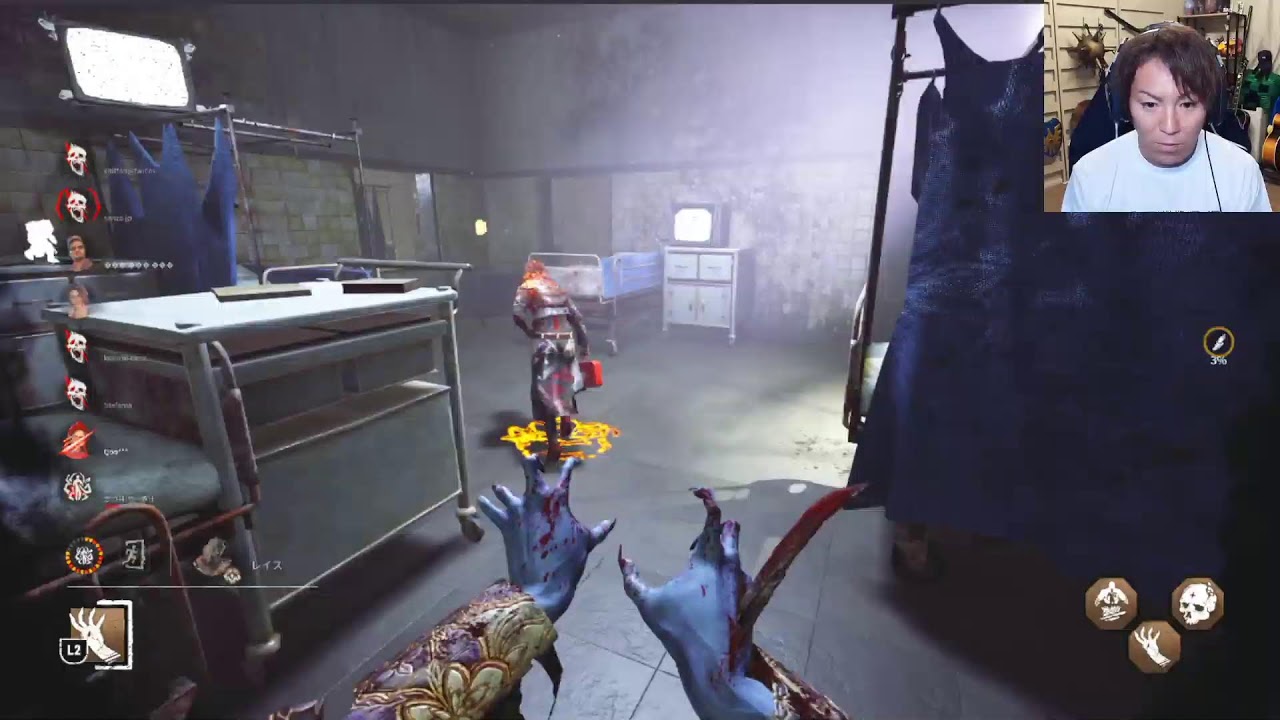The image size is (1280, 720).
Task: Activate the muscular figure perk icon
Action: click(x=1111, y=603)
